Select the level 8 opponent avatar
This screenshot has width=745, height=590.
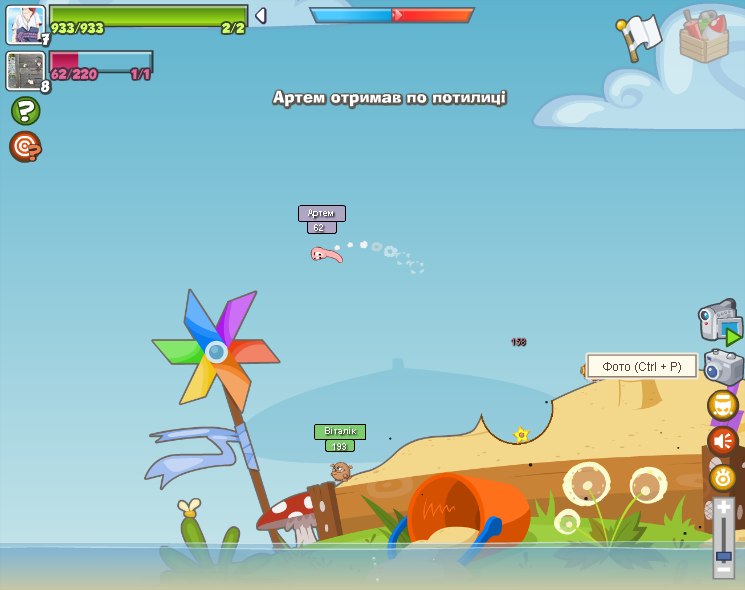click(x=25, y=71)
